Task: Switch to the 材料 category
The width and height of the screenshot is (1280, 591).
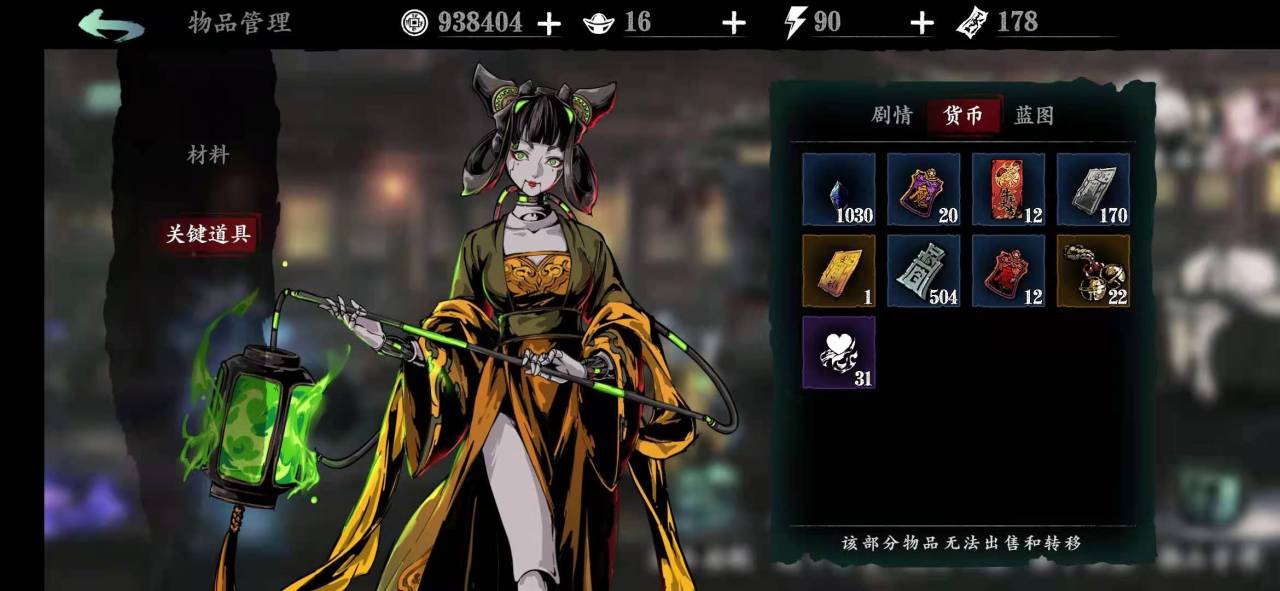Action: click(208, 155)
